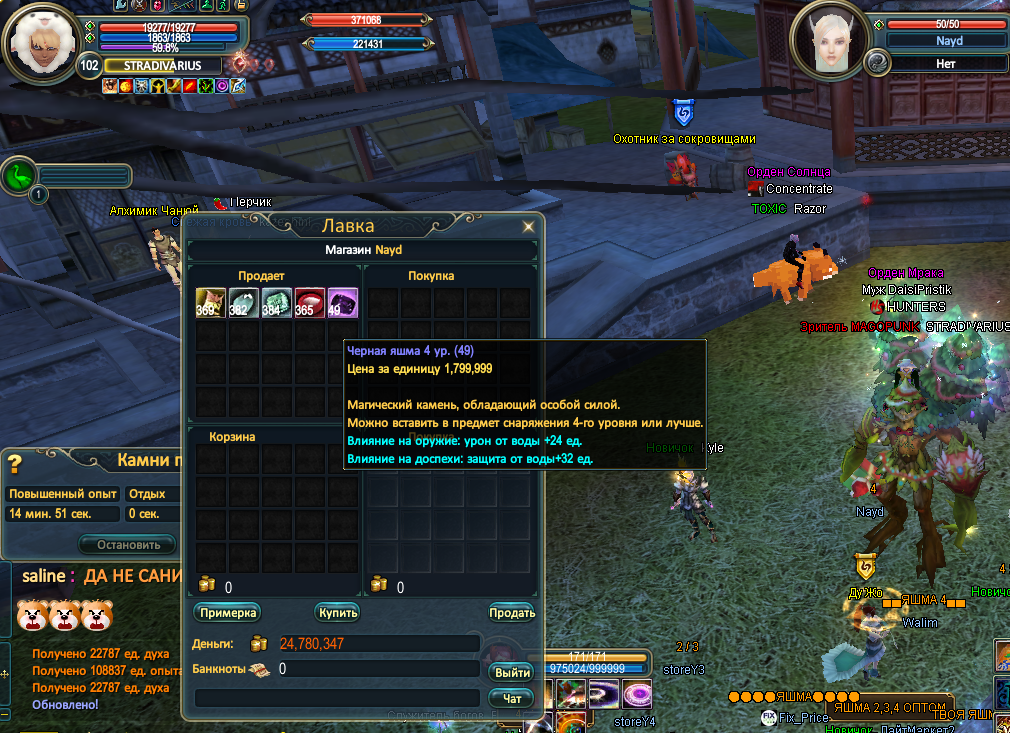Activate the purple circle skill on hotbar
This screenshot has width=1010, height=733.
tap(637, 692)
